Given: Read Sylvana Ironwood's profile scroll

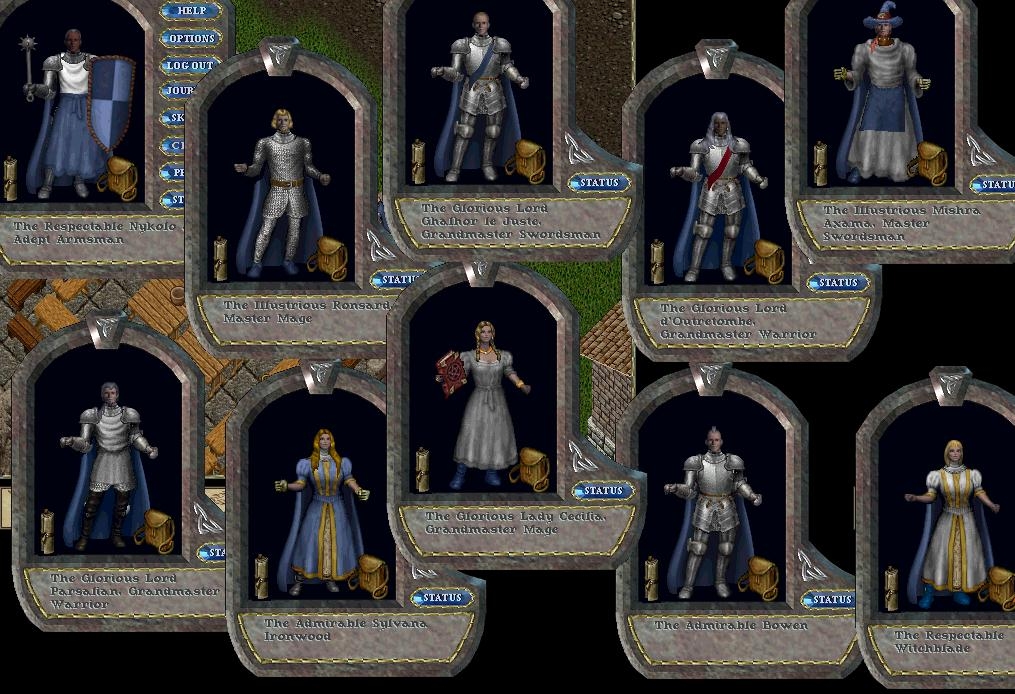Looking at the screenshot, I should tap(262, 577).
